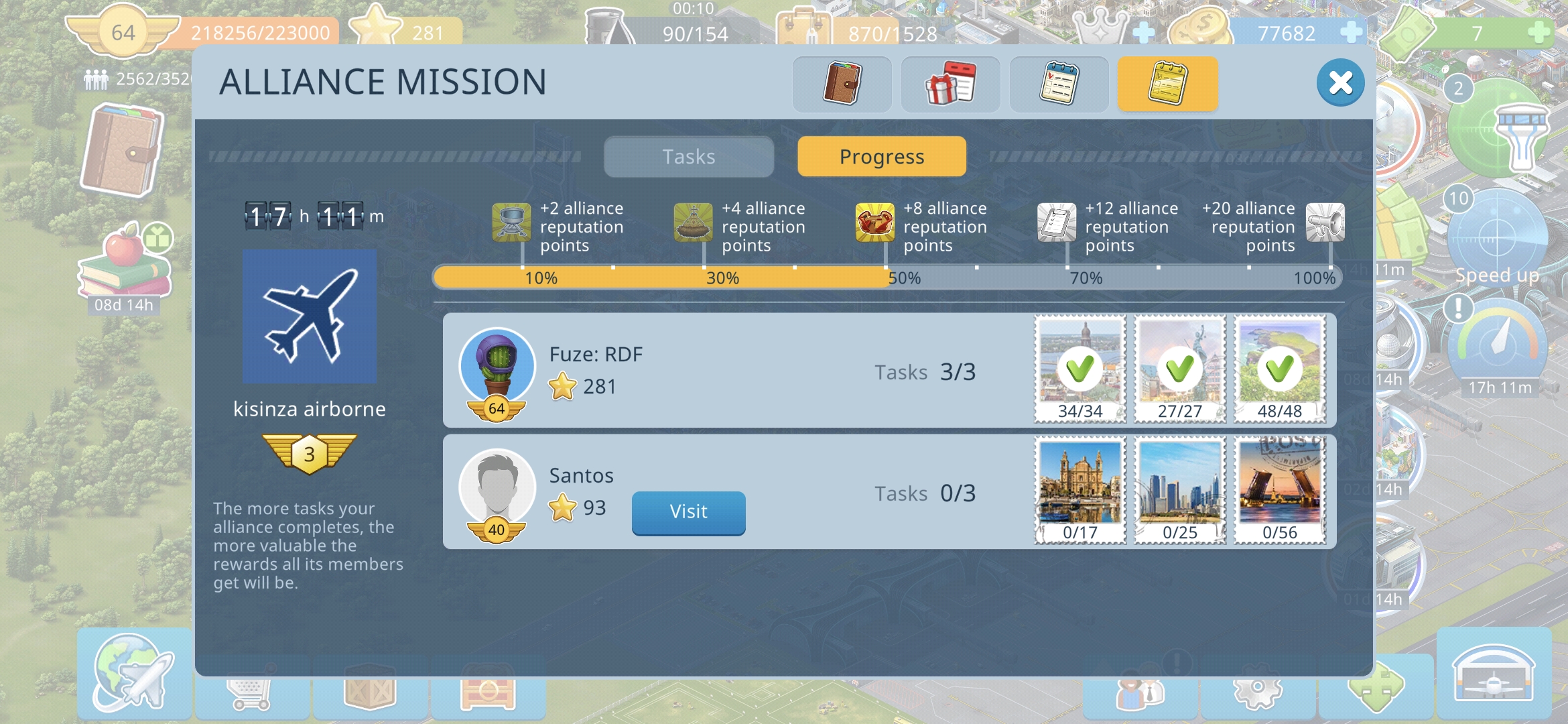Click the kisinza airborne alliance emblem
The height and width of the screenshot is (724, 1568).
coord(310,316)
